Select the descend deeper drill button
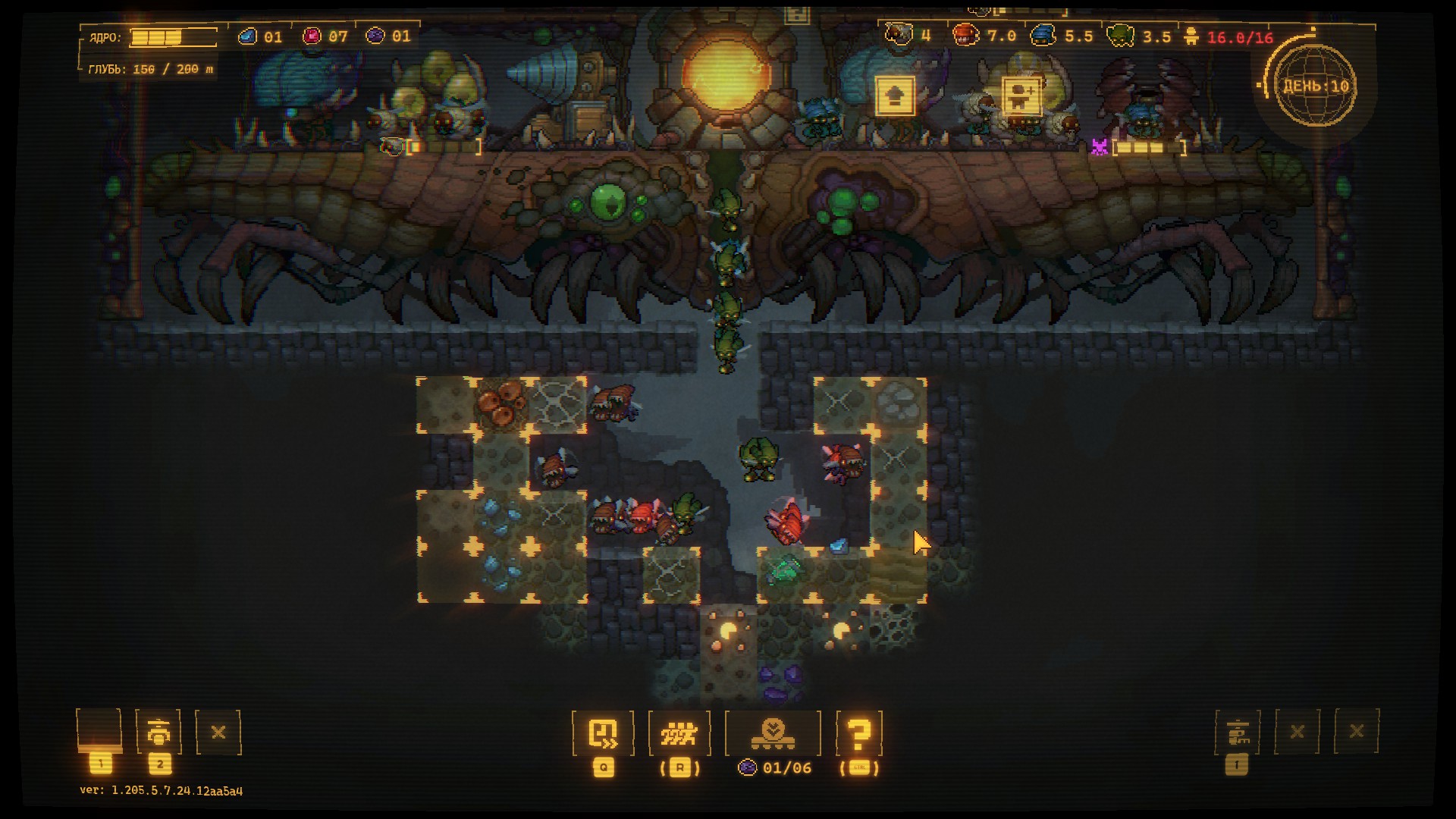This screenshot has width=1456, height=819. point(773,733)
